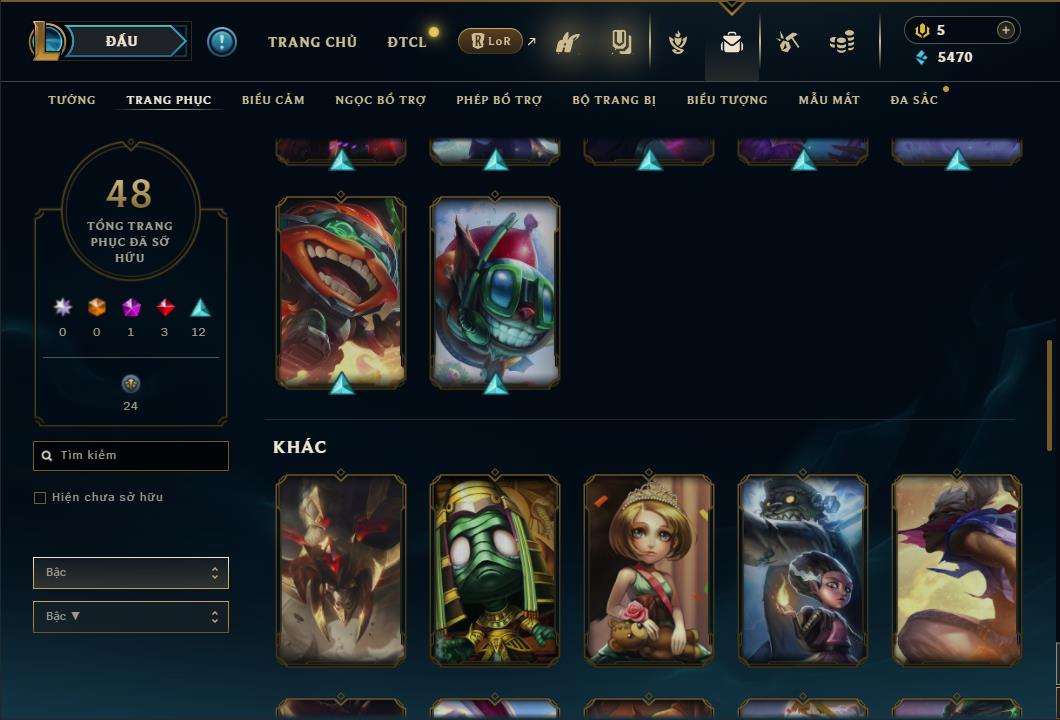
Task: Start a match with the ĐẤU button
Action: pyautogui.click(x=121, y=41)
